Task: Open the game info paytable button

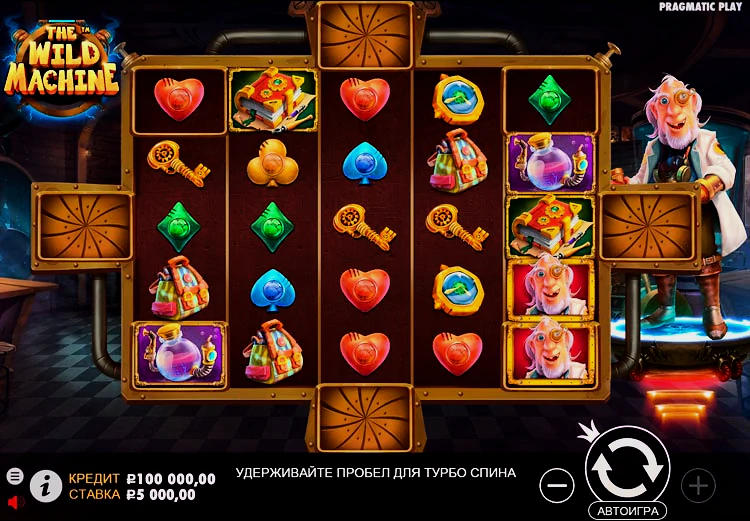Action: click(45, 485)
